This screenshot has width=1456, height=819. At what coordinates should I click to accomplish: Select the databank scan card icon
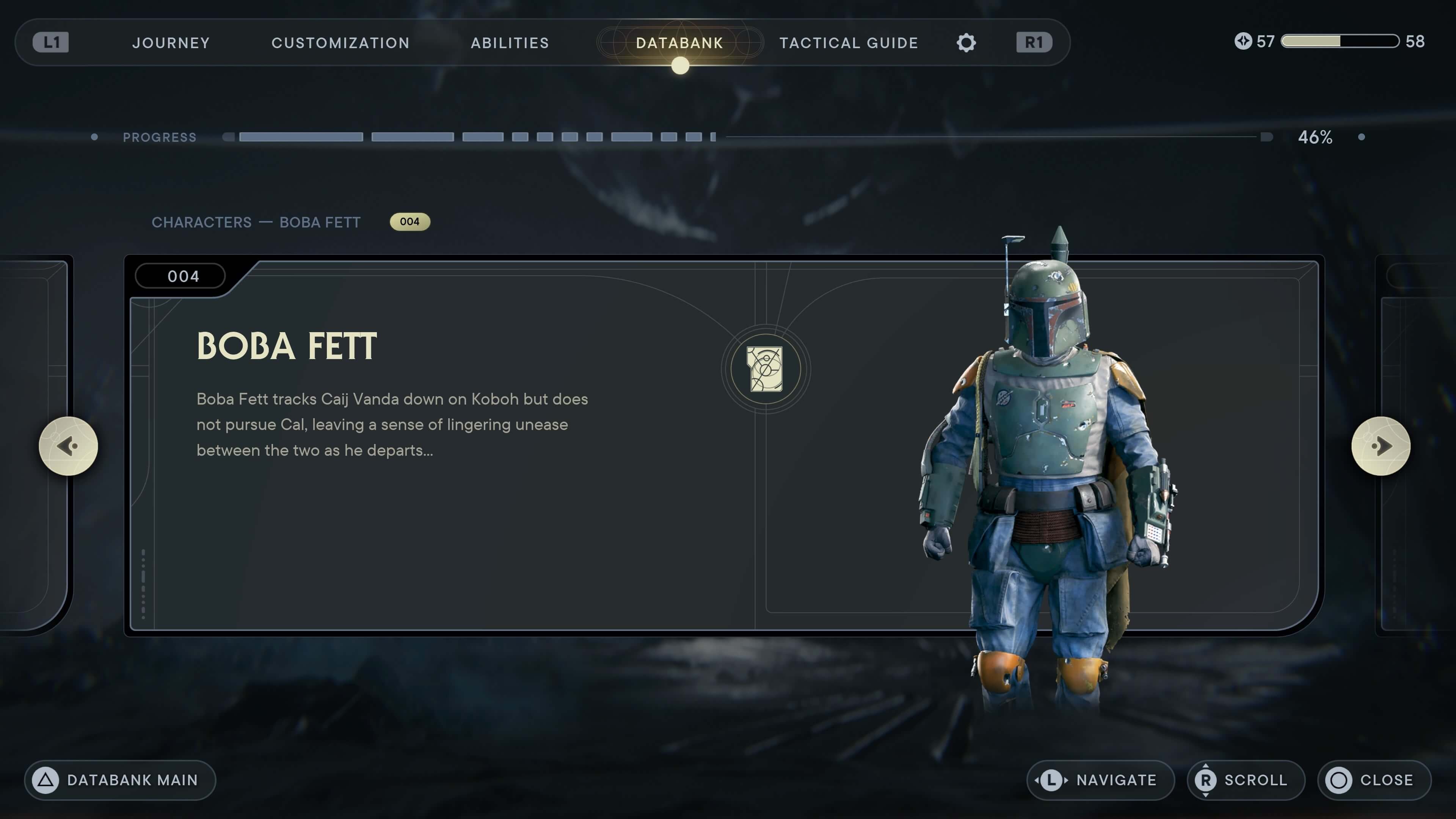pyautogui.click(x=764, y=369)
